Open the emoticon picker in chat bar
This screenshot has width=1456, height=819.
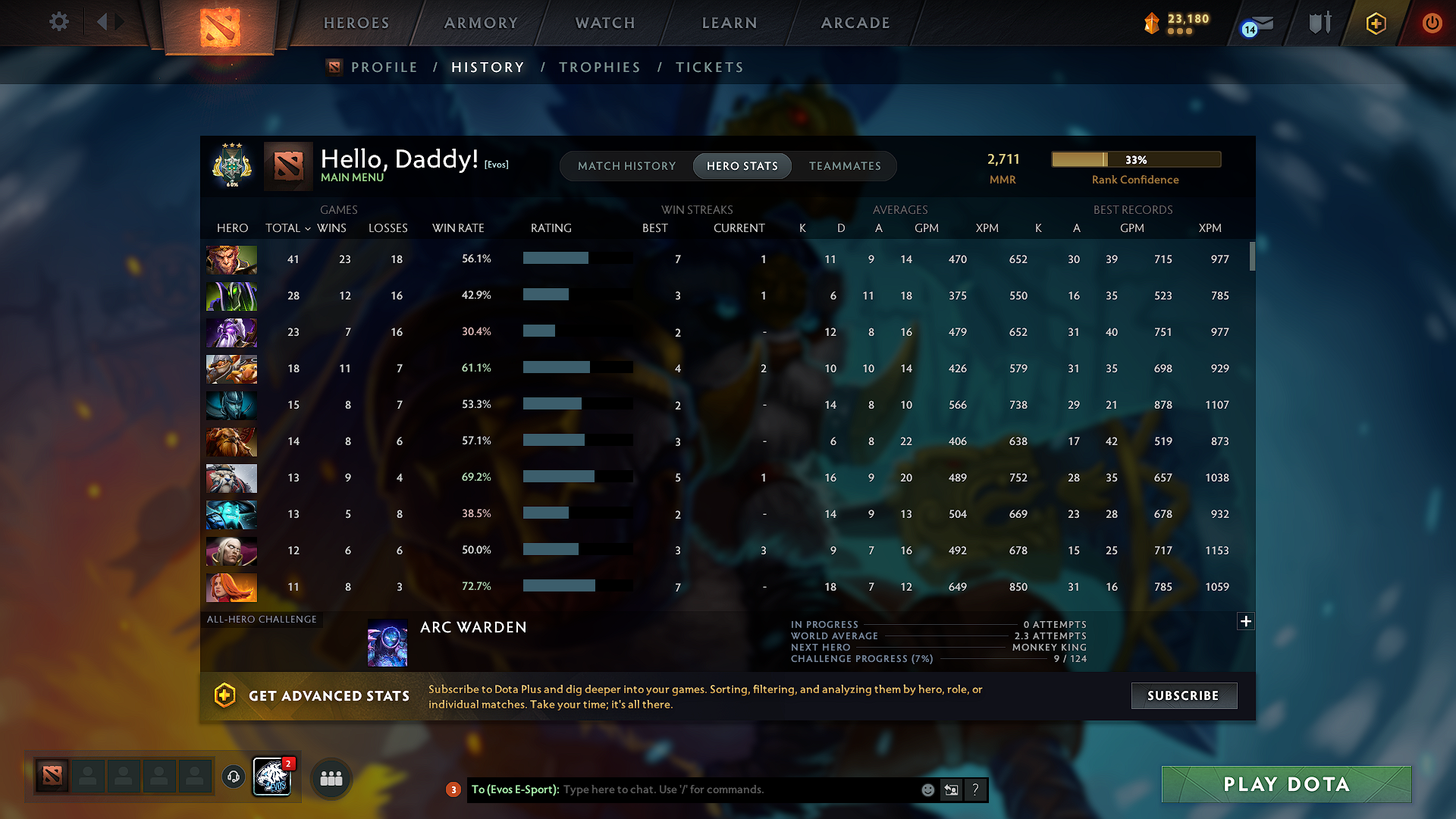(x=927, y=789)
